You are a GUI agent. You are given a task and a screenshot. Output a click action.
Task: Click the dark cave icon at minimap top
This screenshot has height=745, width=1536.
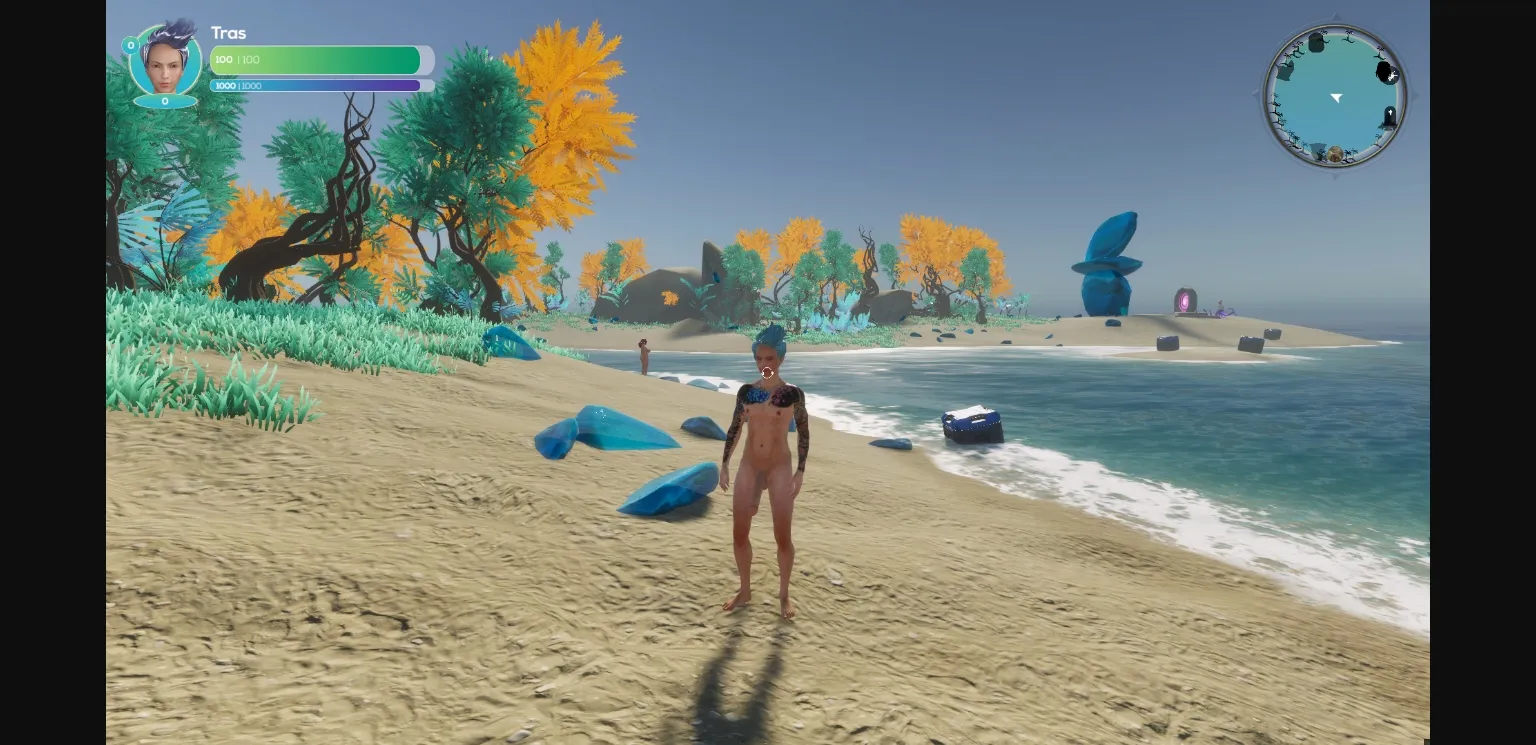click(1316, 41)
